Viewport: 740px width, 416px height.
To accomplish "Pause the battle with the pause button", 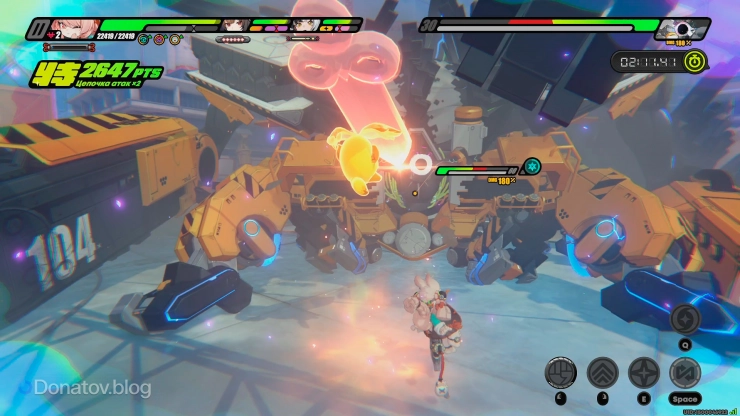I will [39, 27].
